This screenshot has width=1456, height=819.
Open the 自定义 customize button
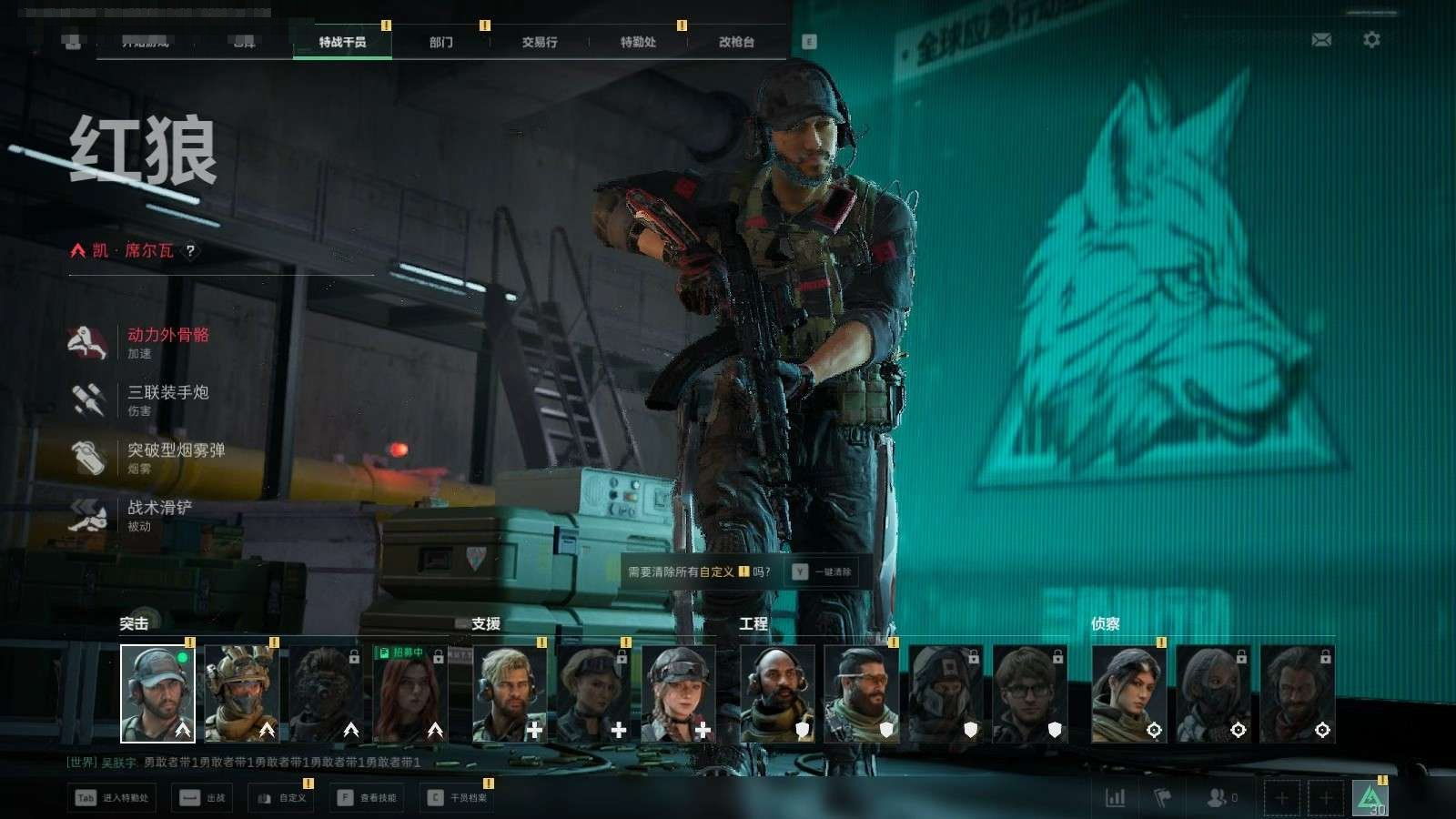tap(282, 798)
